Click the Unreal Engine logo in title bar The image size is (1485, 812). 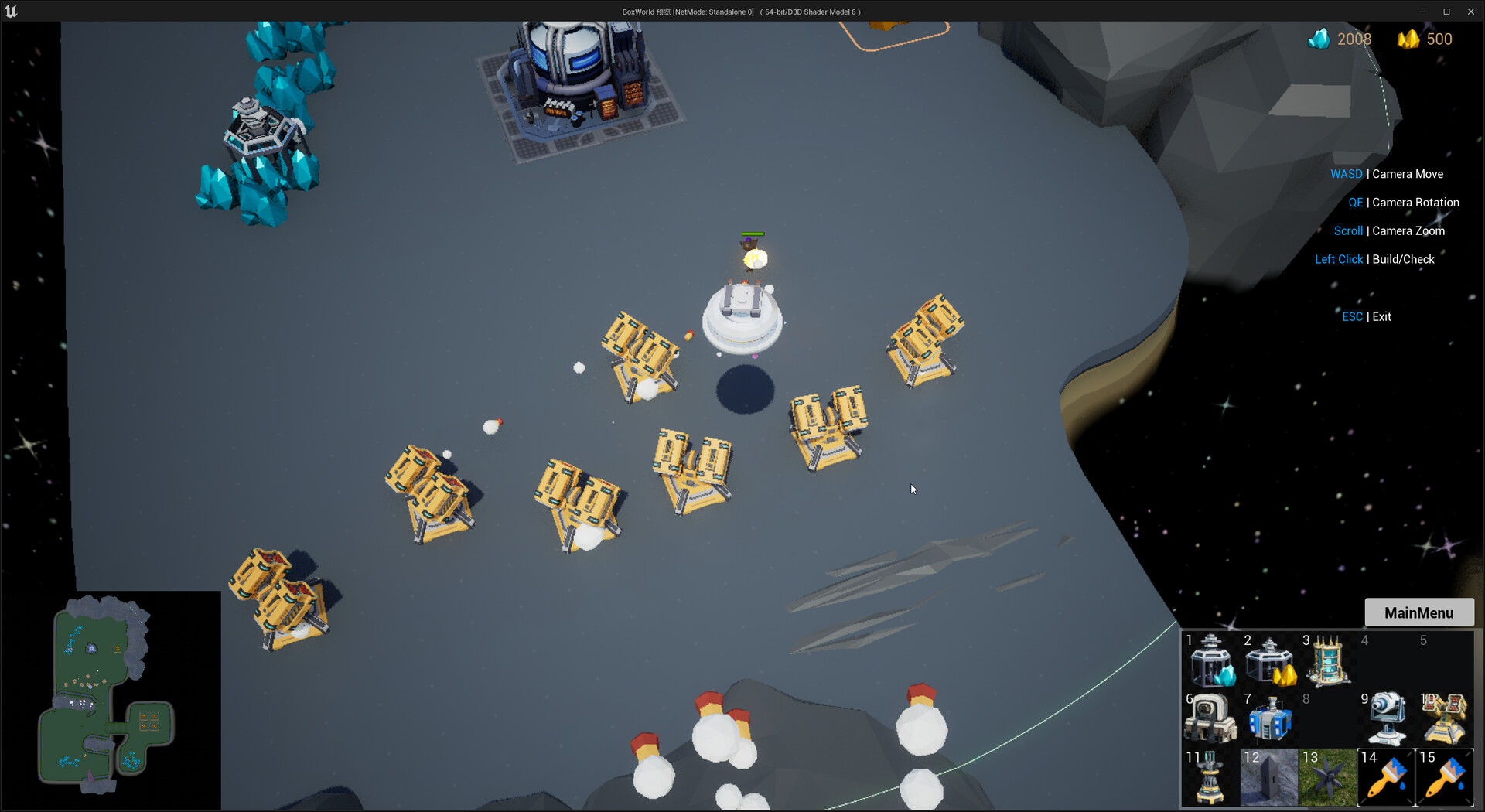pos(12,11)
